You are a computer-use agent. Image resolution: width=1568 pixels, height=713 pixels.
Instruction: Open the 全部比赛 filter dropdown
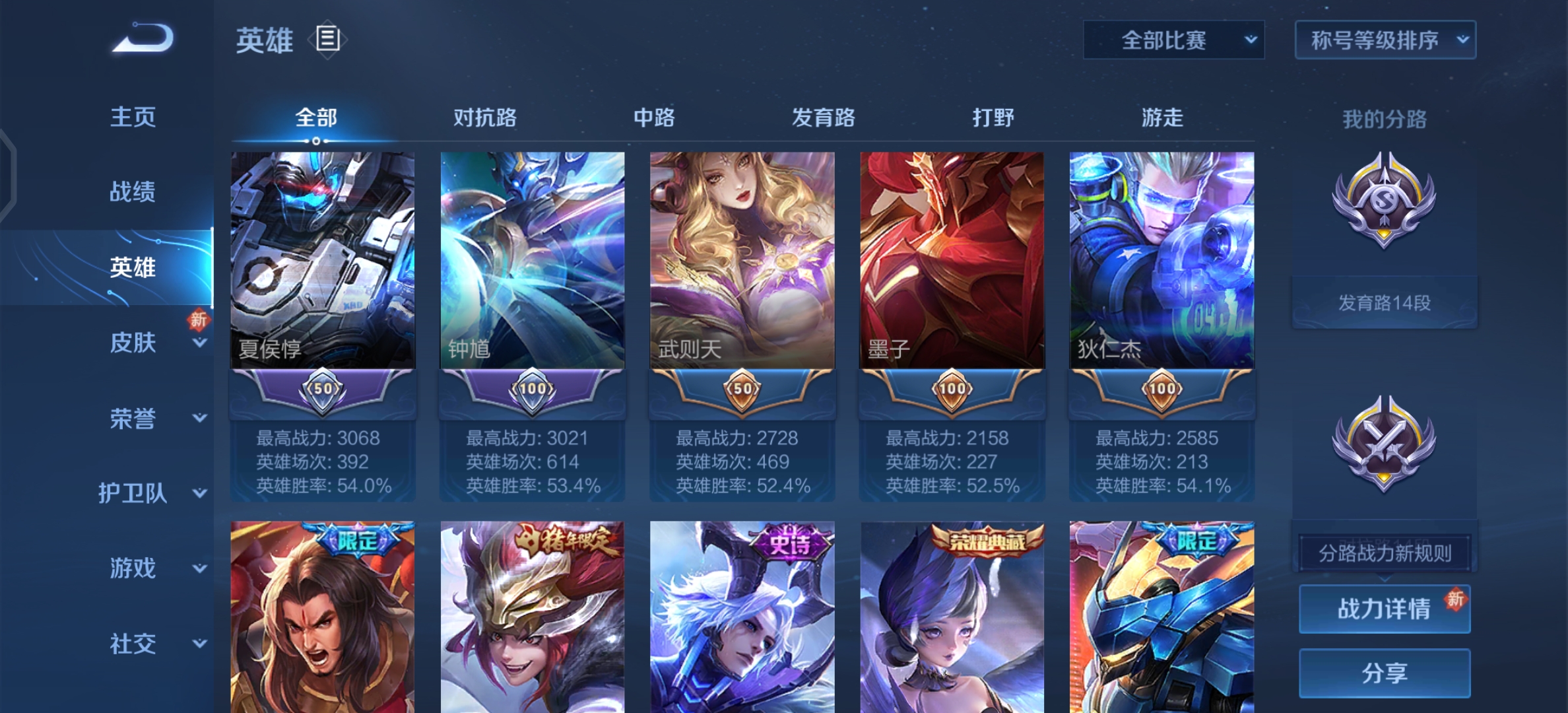coord(1173,40)
